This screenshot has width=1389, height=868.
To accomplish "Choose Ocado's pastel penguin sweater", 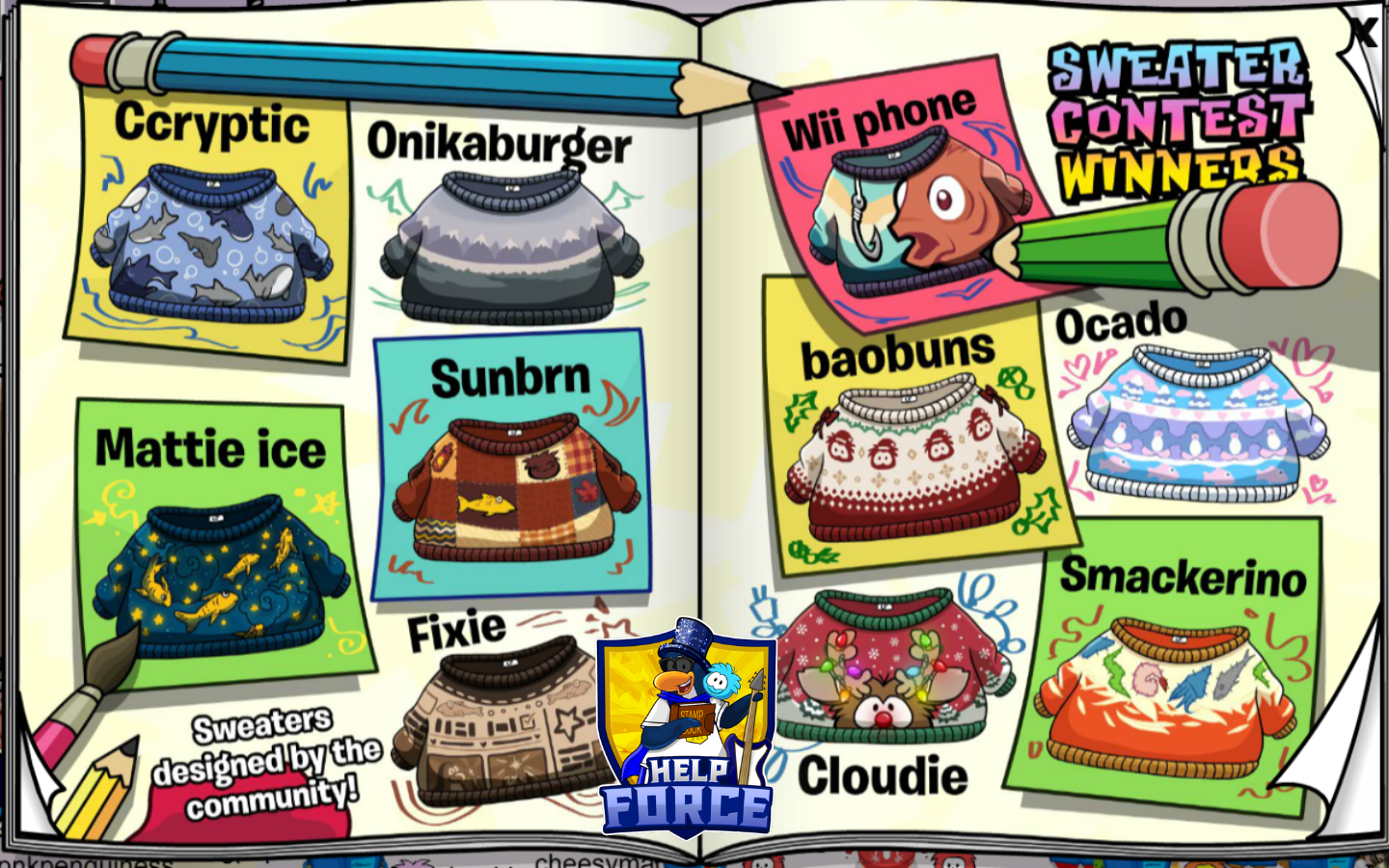I will [1198, 426].
